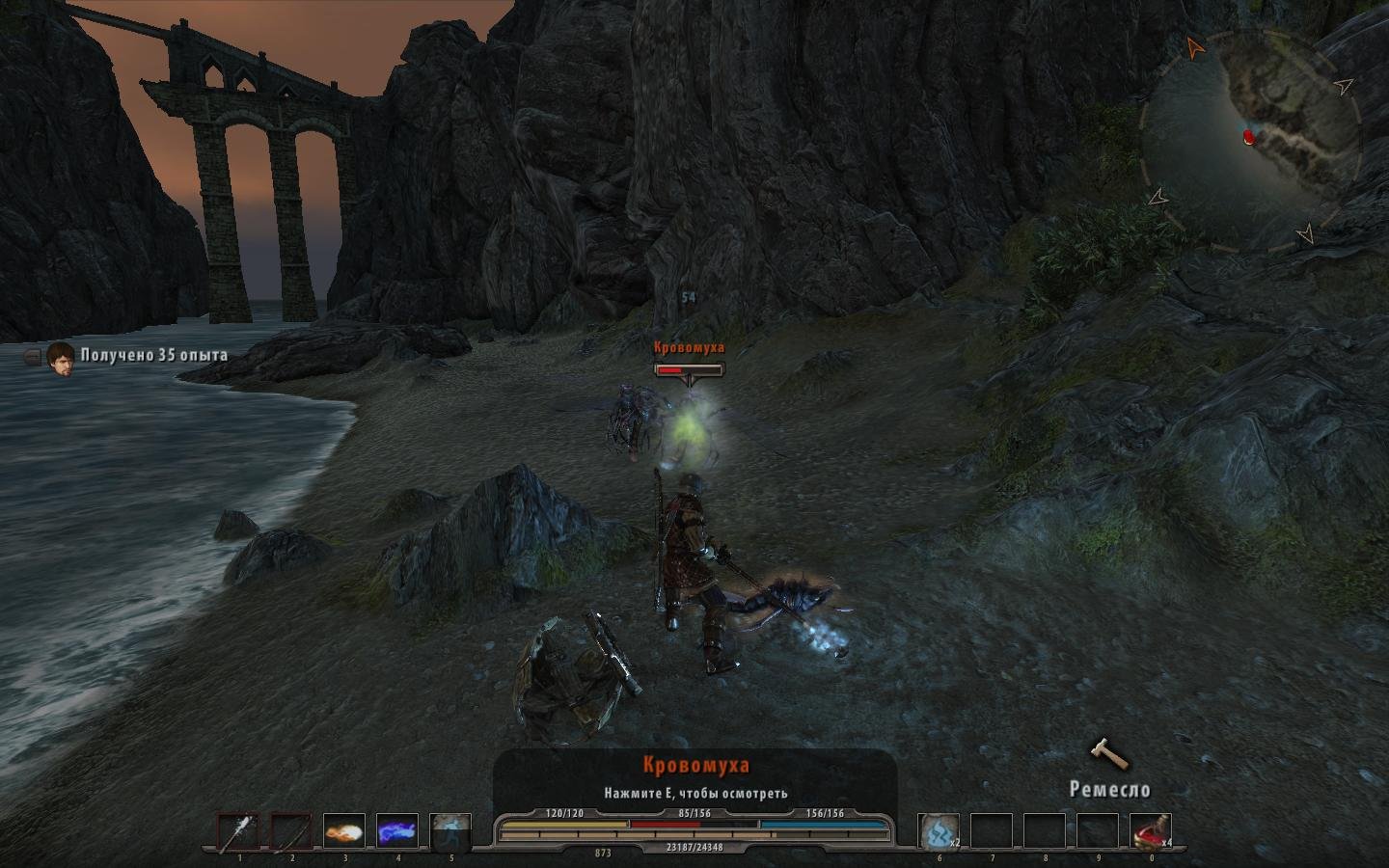Click the hero portrait in the experience notification
This screenshot has width=1389, height=868.
pos(61,357)
